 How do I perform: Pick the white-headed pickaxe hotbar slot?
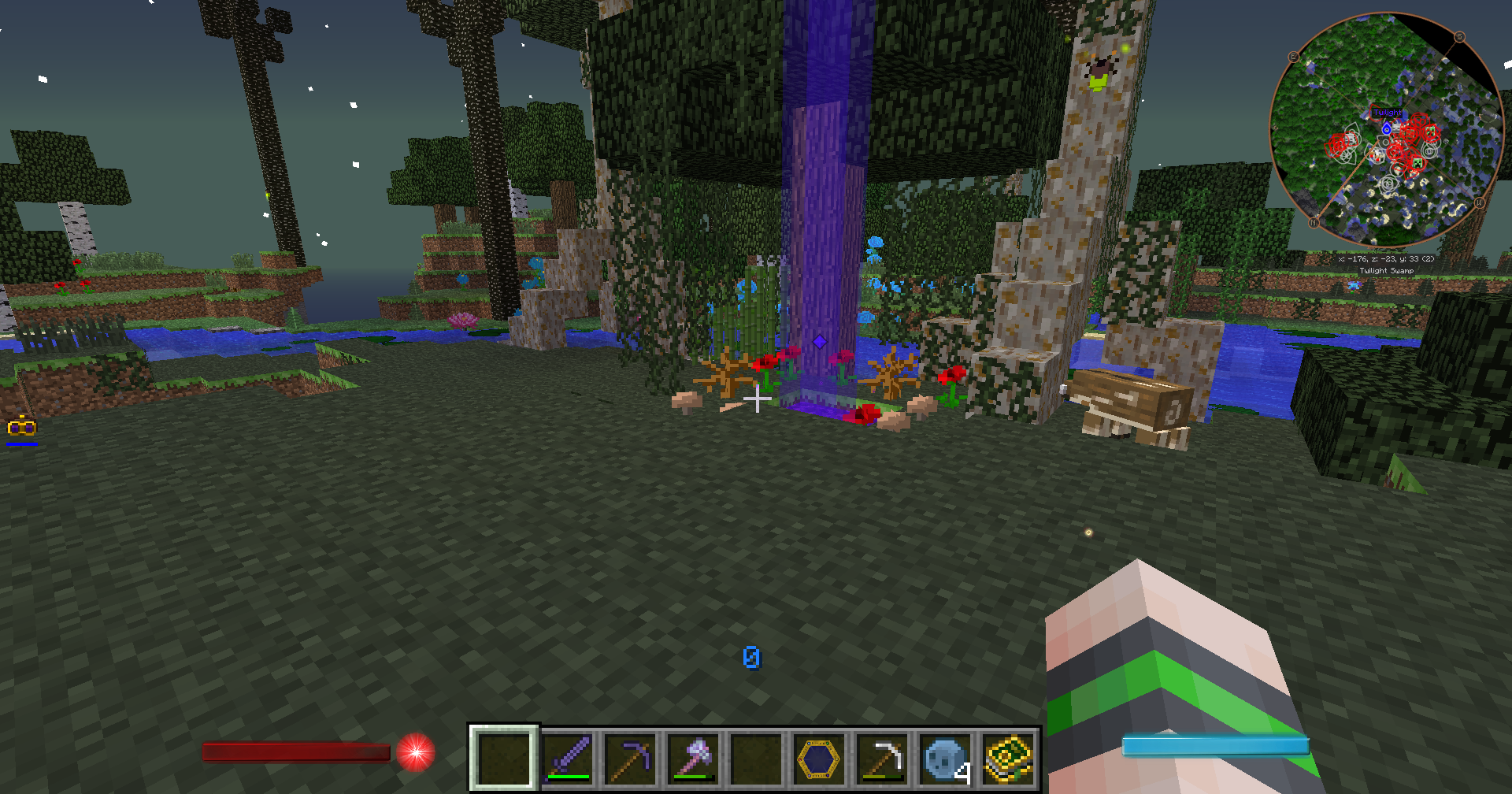(x=882, y=758)
